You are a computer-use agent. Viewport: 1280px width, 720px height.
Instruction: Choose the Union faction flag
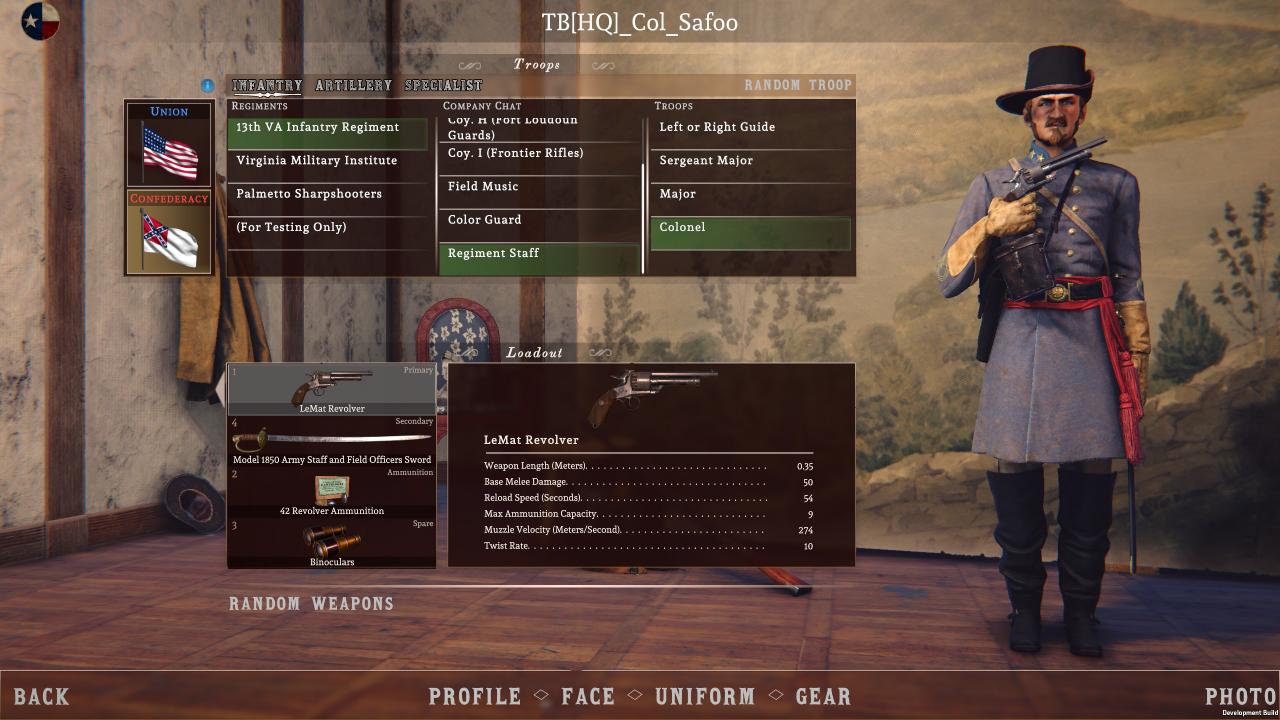pos(169,144)
